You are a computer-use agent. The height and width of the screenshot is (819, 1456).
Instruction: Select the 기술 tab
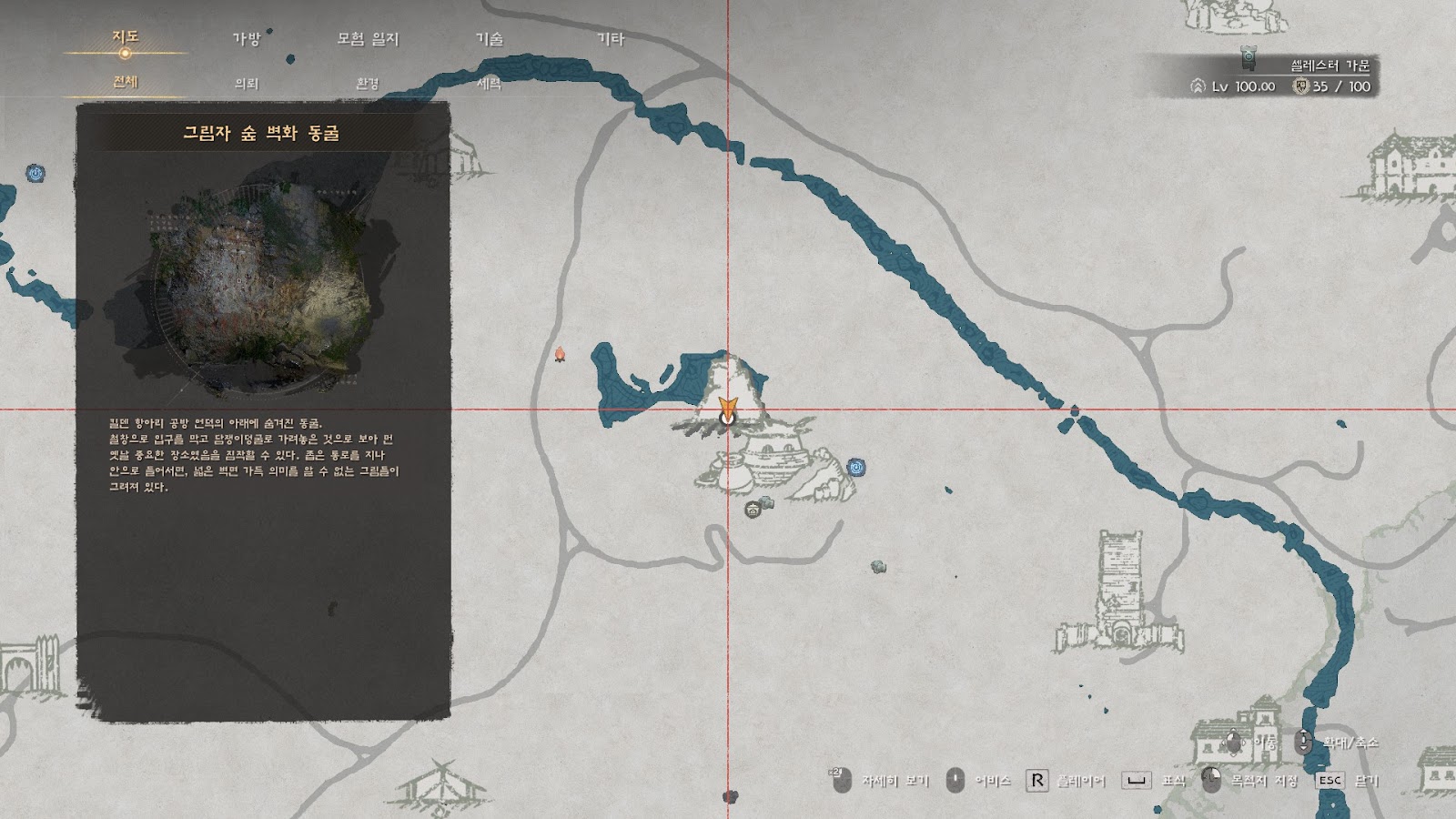point(490,38)
